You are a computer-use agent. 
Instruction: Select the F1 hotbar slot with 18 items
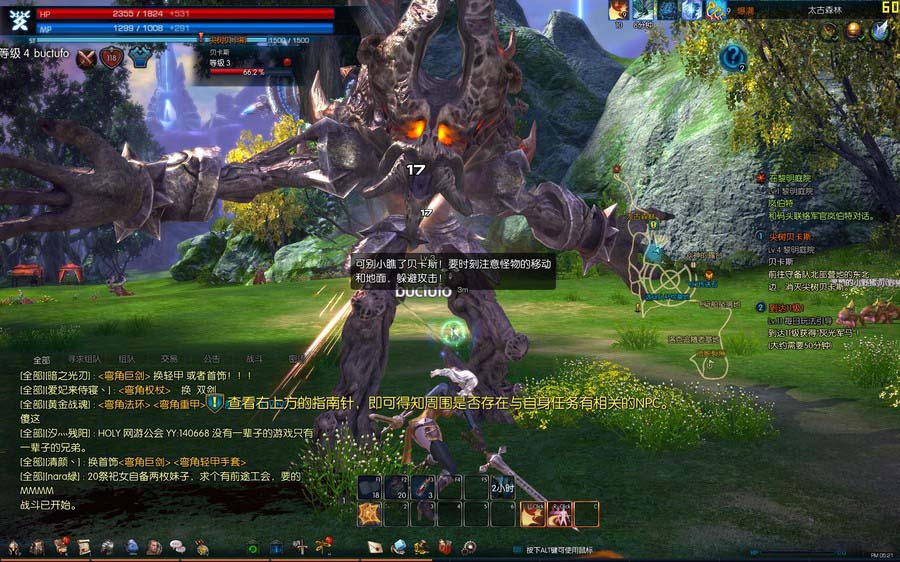click(x=370, y=487)
